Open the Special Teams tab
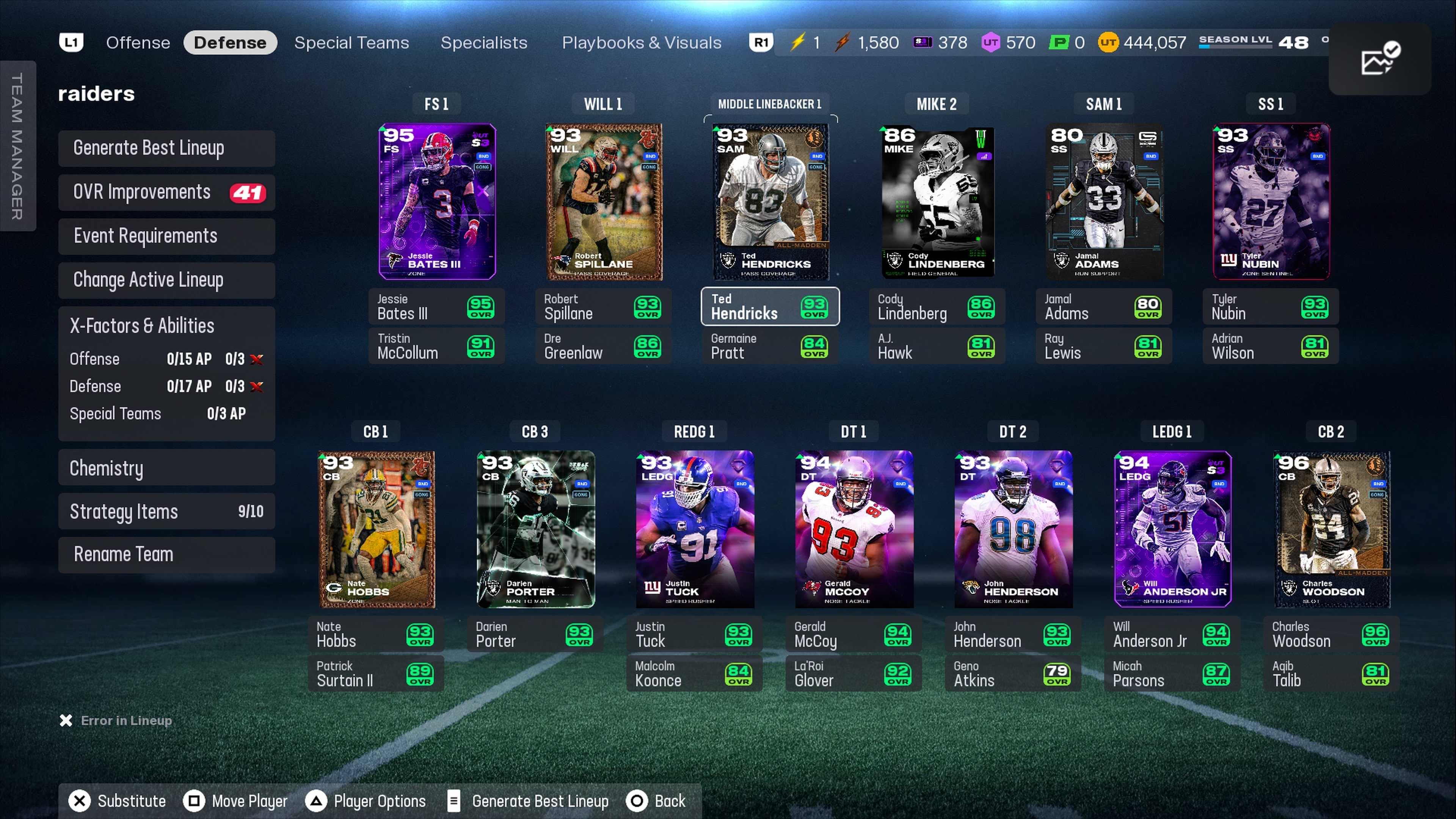 click(351, 42)
